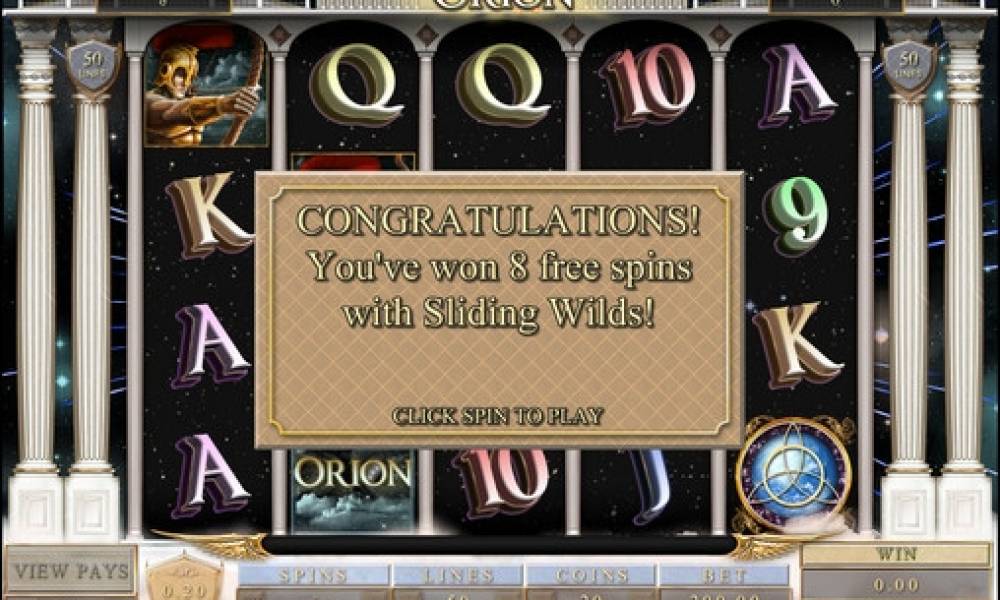Dismiss the free spins congratulations popup
This screenshot has height=600, width=1000.
[497, 415]
